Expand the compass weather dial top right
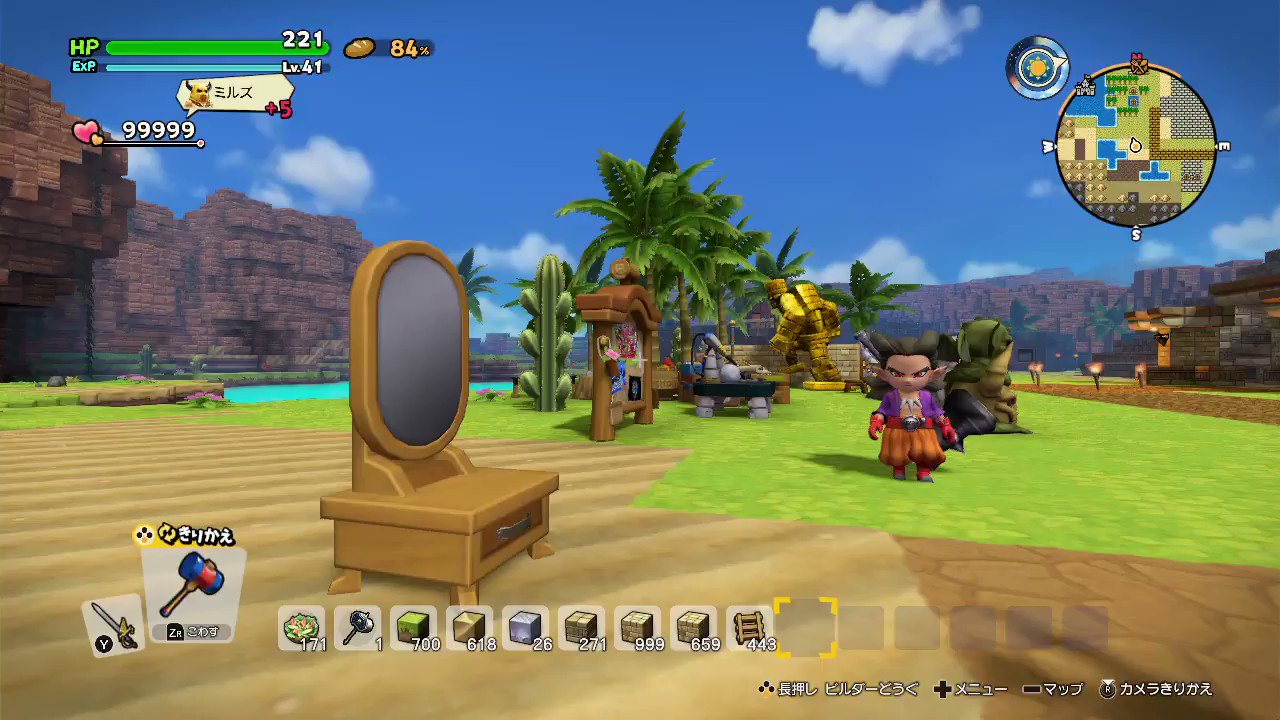 pyautogui.click(x=1037, y=67)
